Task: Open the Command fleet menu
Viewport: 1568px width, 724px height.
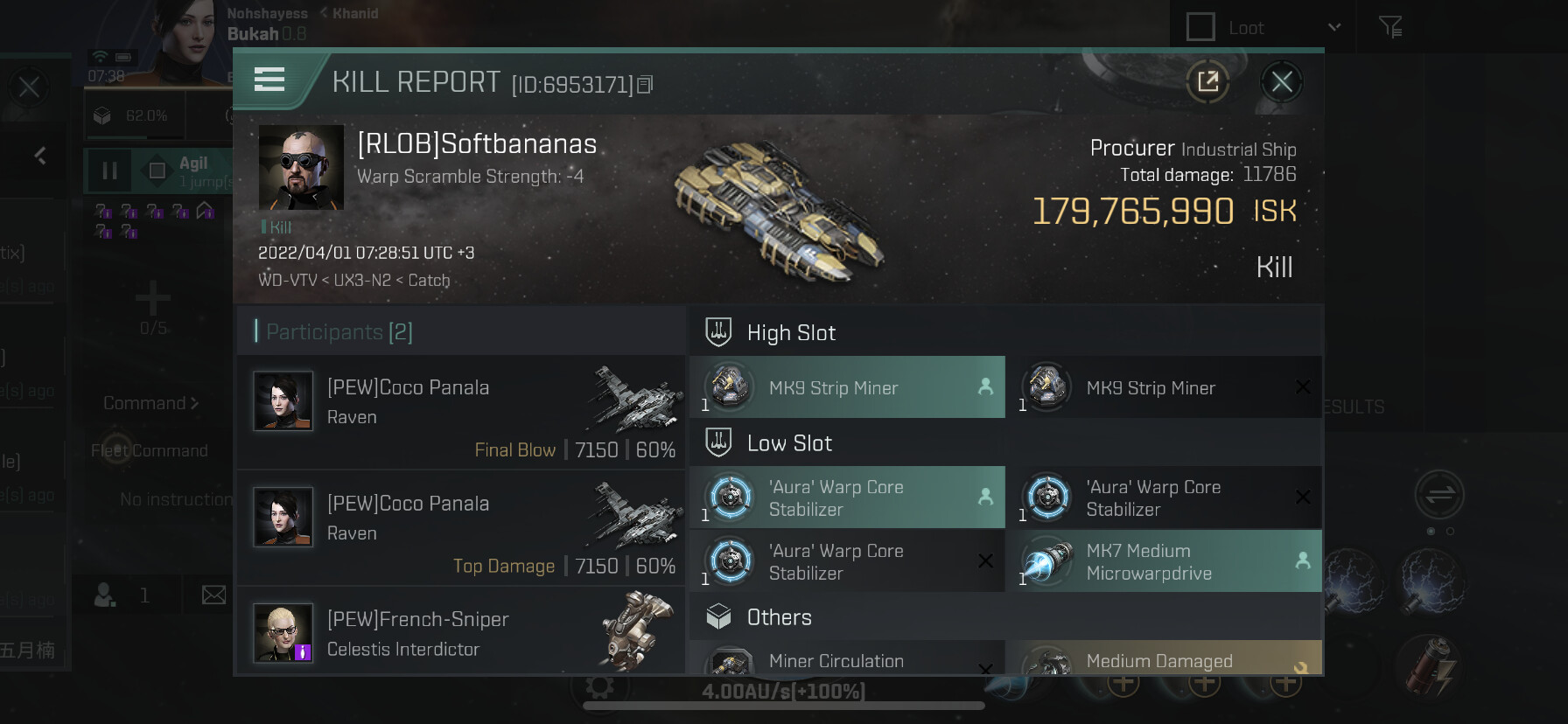Action: pyautogui.click(x=150, y=403)
